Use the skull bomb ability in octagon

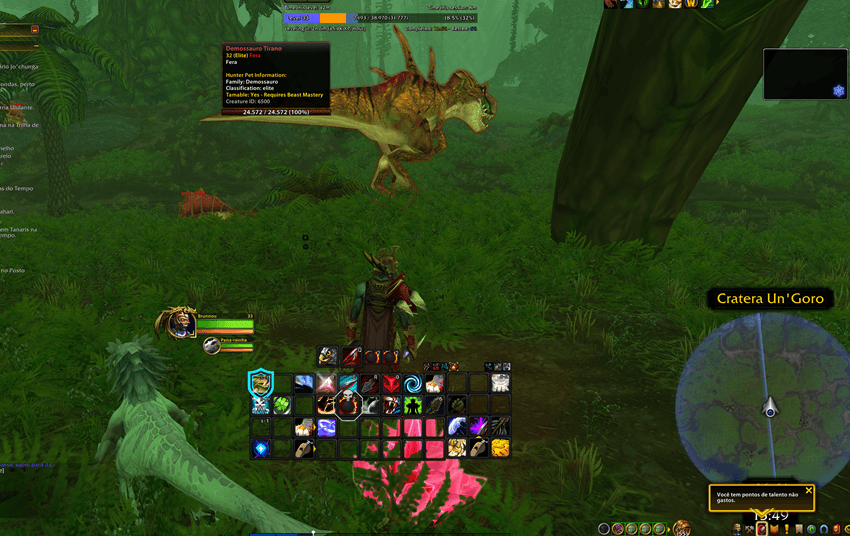pyautogui.click(x=347, y=404)
